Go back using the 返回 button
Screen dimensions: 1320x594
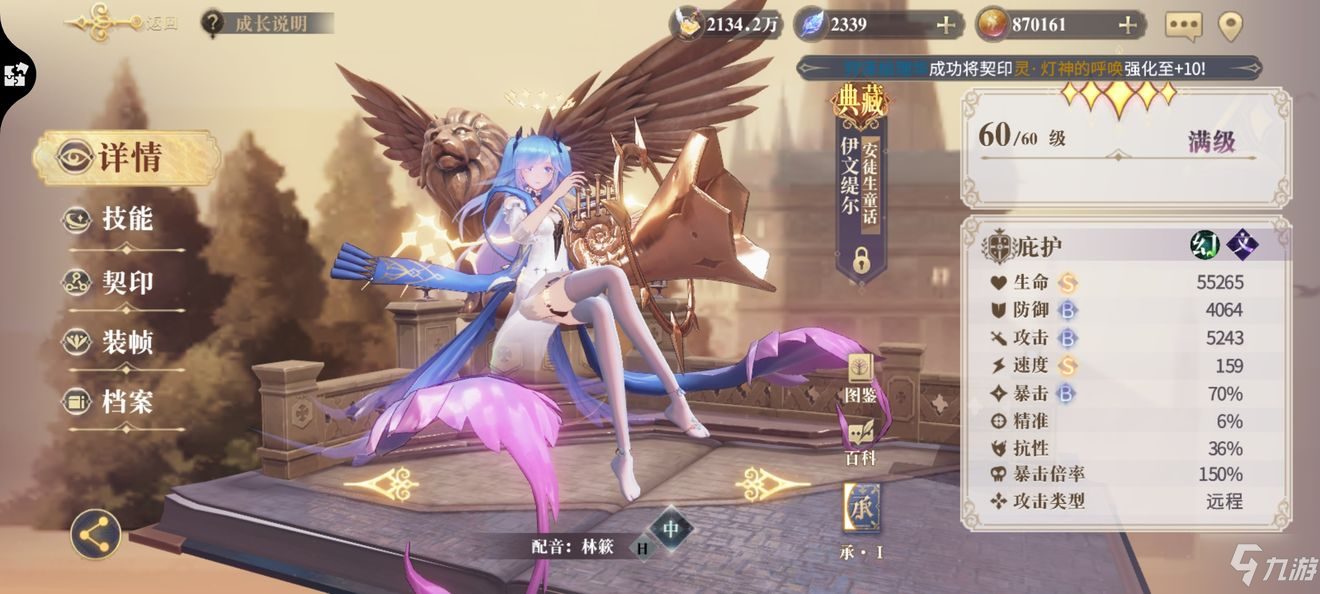click(x=122, y=23)
